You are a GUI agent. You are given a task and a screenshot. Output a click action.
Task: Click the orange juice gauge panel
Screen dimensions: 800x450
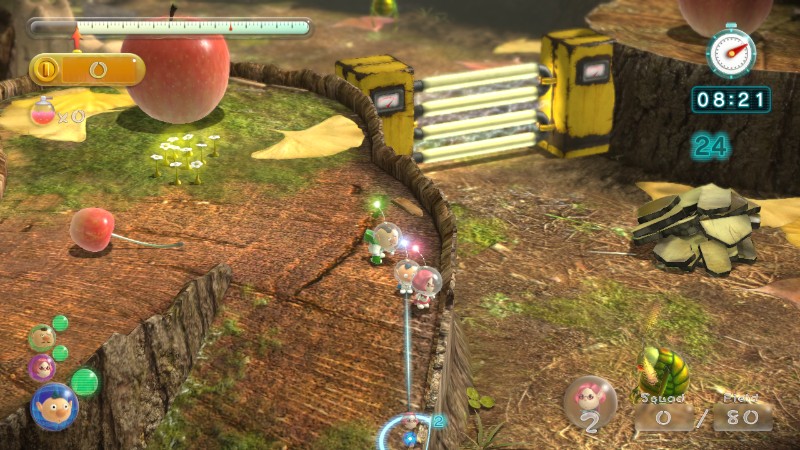pos(87,69)
